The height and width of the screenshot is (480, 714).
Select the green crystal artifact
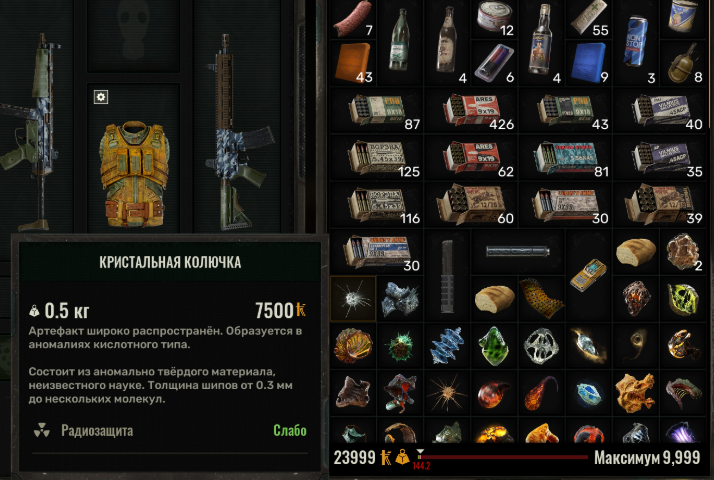coord(492,343)
